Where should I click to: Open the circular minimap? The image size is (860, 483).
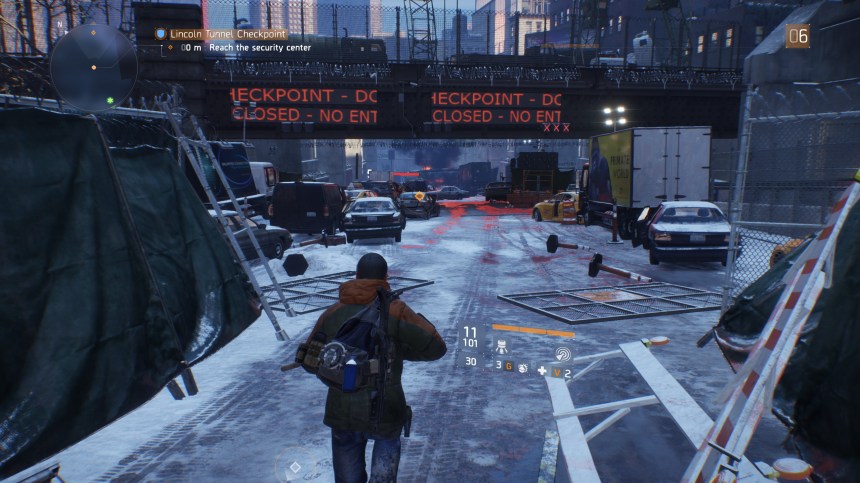94,66
